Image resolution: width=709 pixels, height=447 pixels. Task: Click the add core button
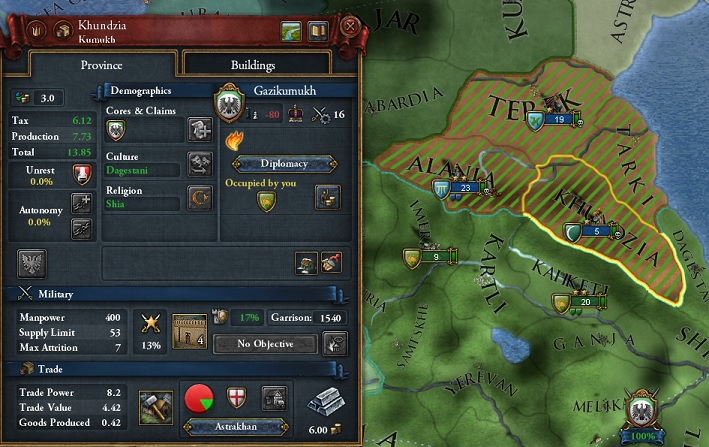click(199, 129)
